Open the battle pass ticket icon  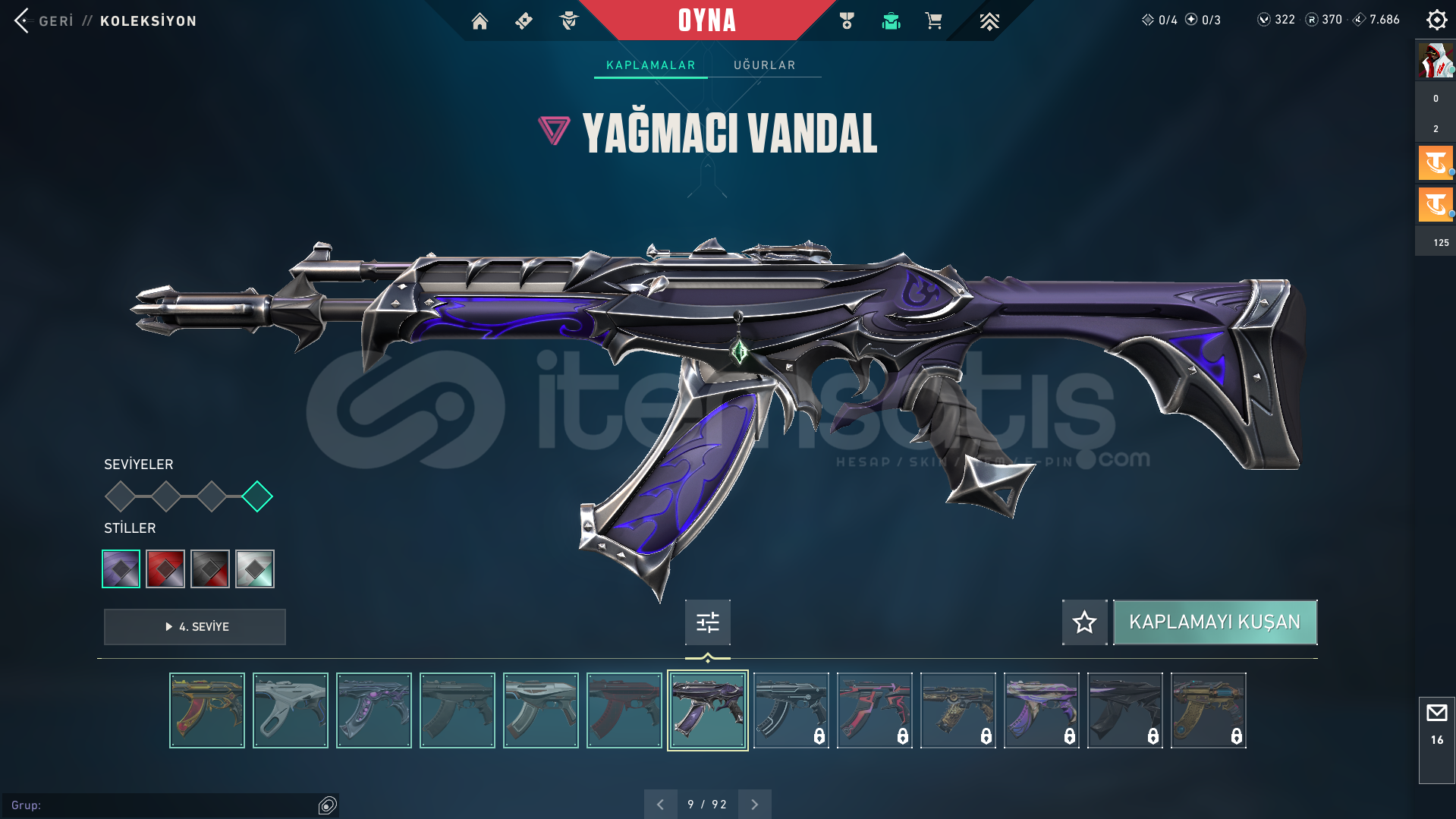pos(524,20)
